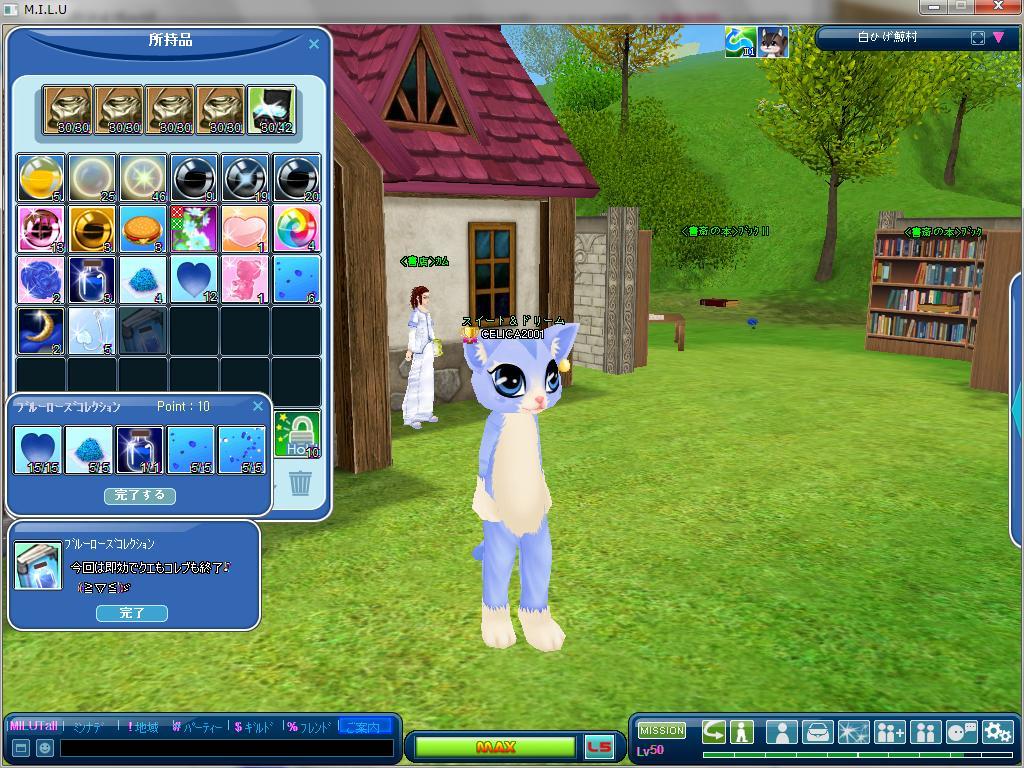This screenshot has width=1024, height=768.
Task: Open the black bag with 30/42 capacity
Action: [271, 110]
